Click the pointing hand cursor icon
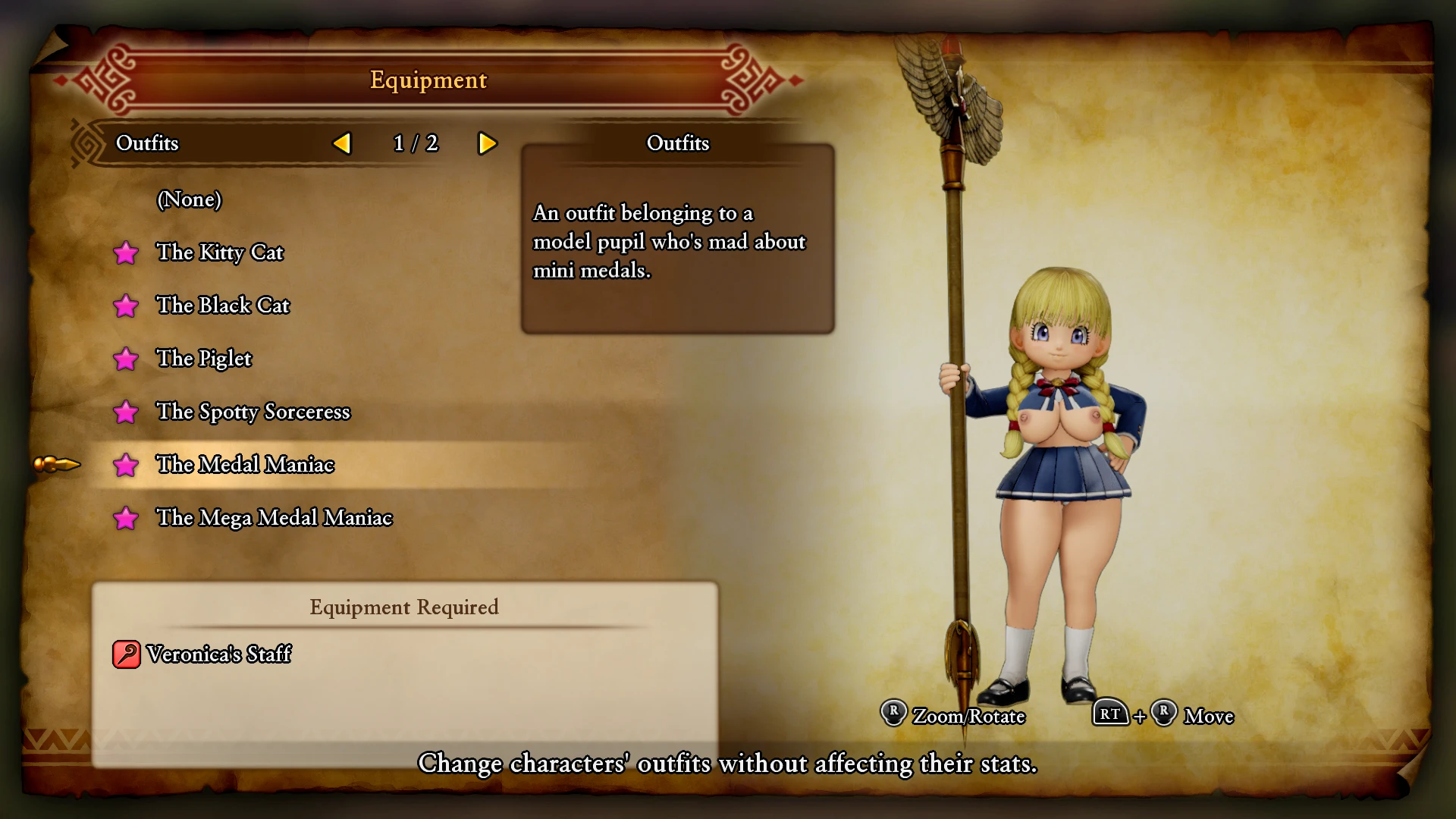1456x819 pixels. [x=57, y=464]
